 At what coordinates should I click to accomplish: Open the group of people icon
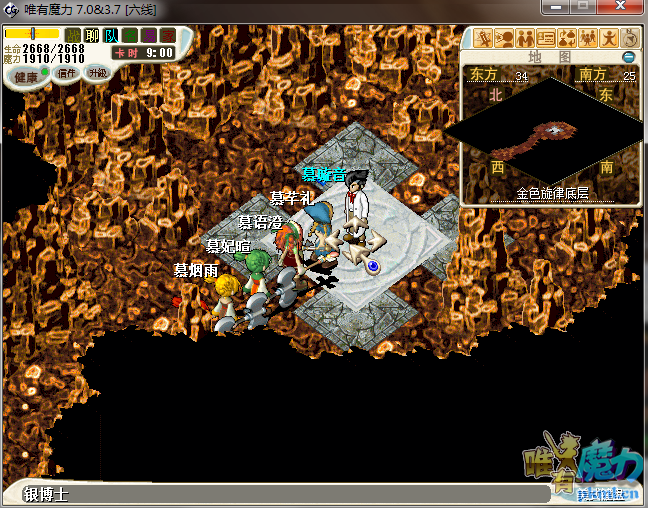pos(586,39)
